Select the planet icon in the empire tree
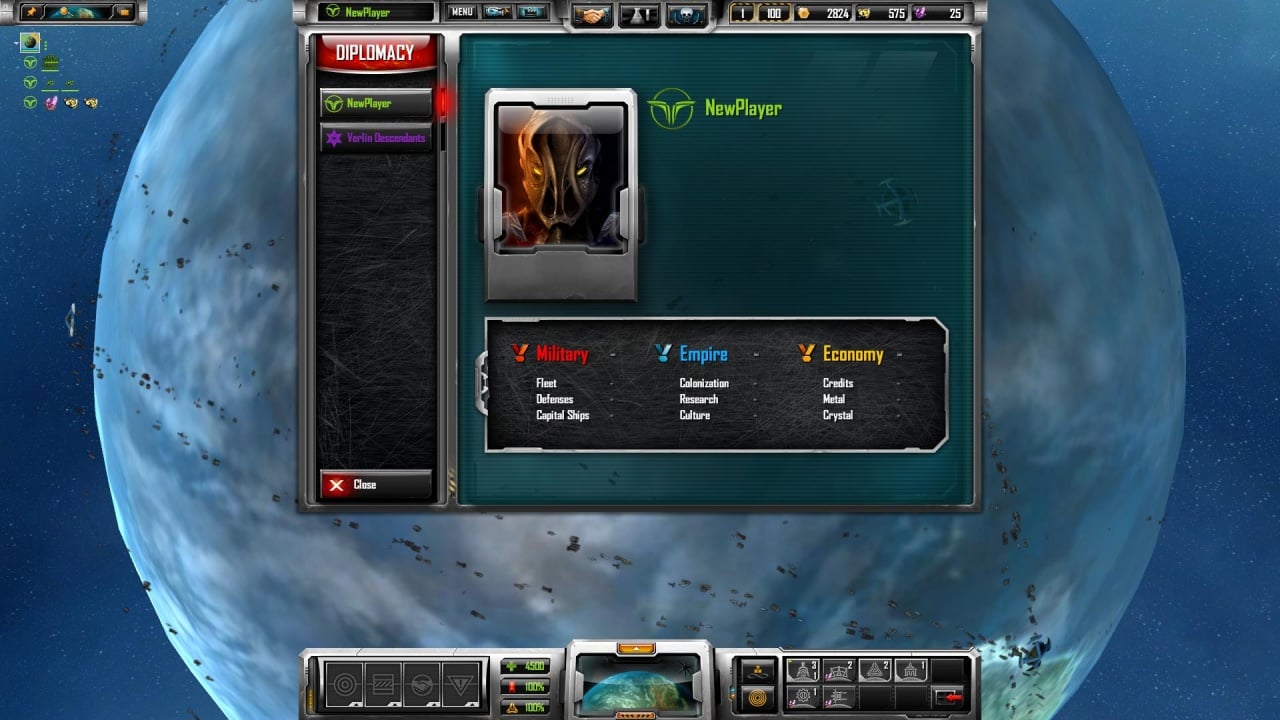Screen dimensions: 1280x720 pyautogui.click(x=30, y=43)
